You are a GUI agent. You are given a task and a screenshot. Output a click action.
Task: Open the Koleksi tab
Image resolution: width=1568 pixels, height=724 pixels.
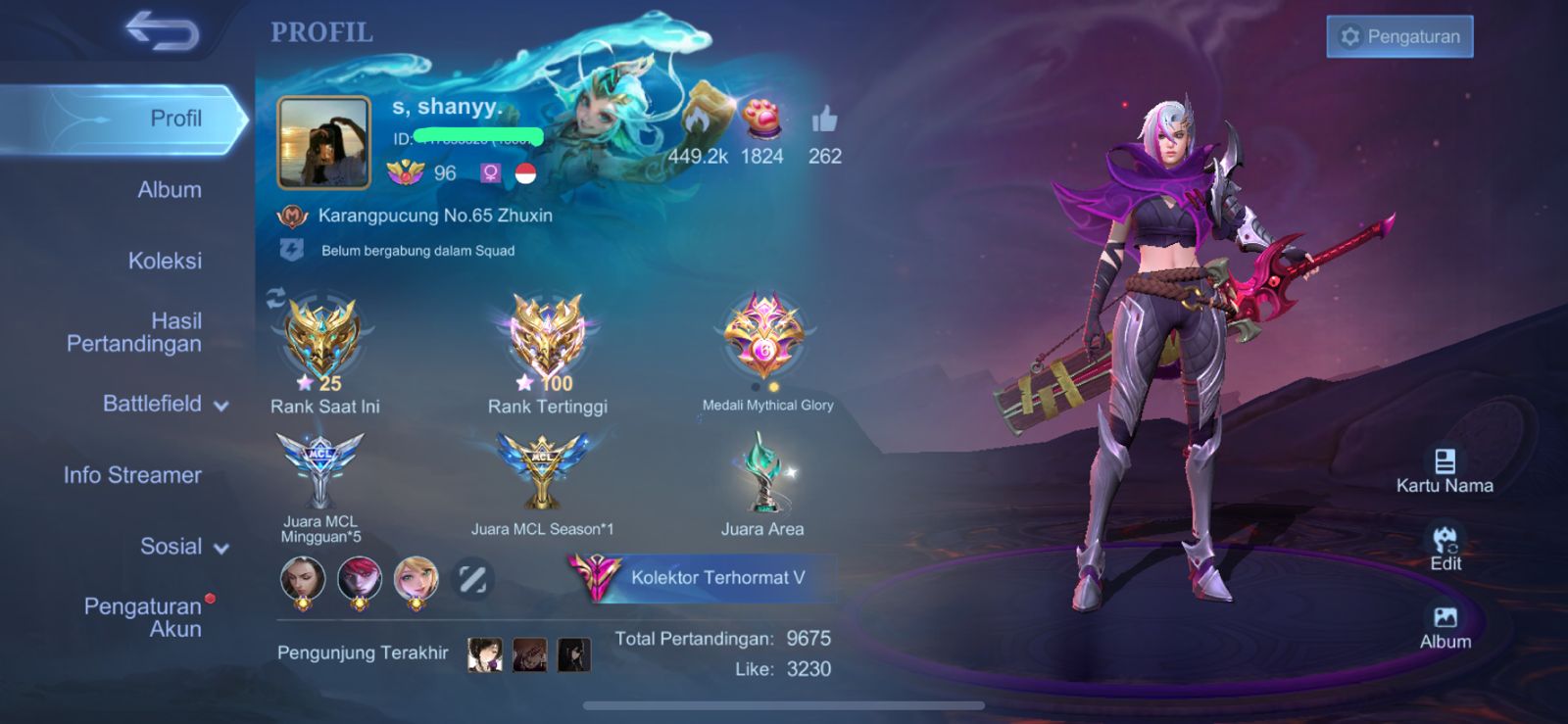pyautogui.click(x=165, y=261)
